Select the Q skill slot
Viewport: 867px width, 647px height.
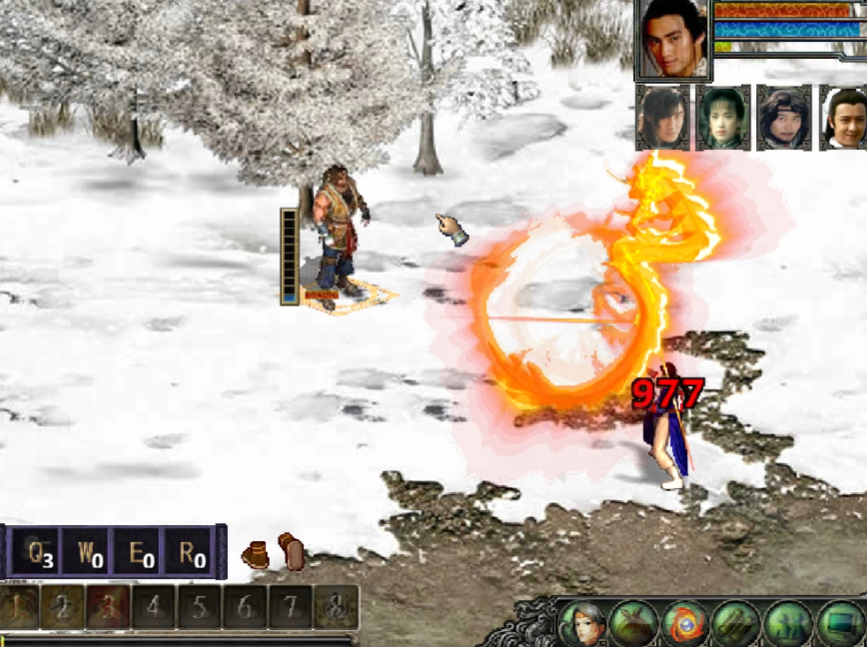[x=38, y=552]
